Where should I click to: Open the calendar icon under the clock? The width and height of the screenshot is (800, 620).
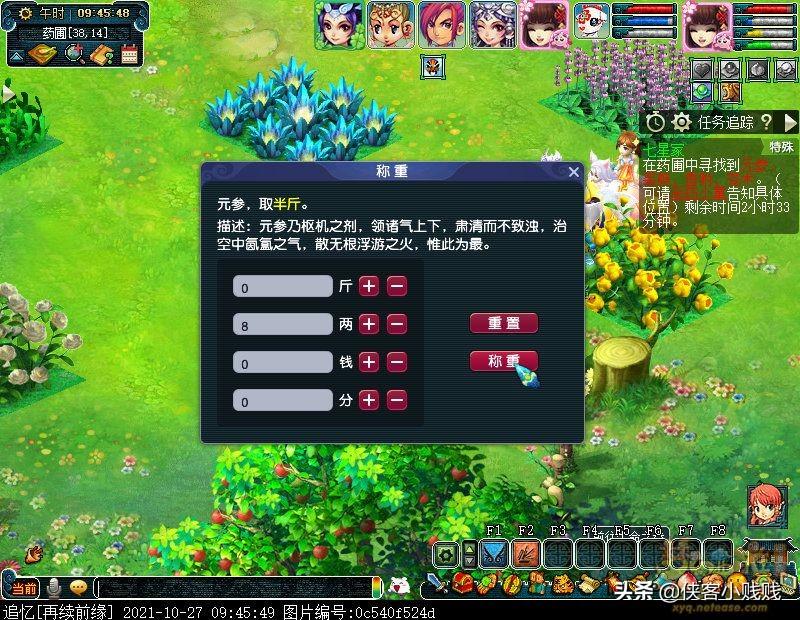coord(129,56)
